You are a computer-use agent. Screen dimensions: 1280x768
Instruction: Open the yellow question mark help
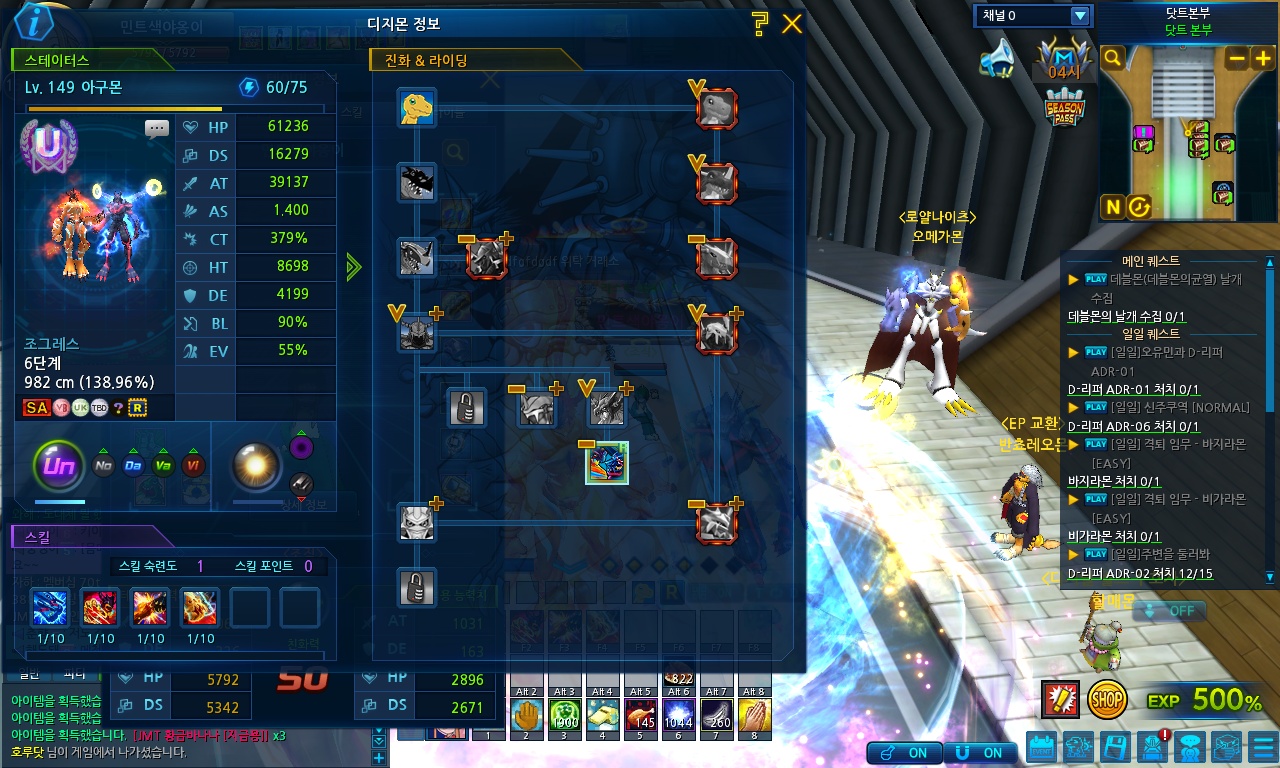click(x=760, y=24)
